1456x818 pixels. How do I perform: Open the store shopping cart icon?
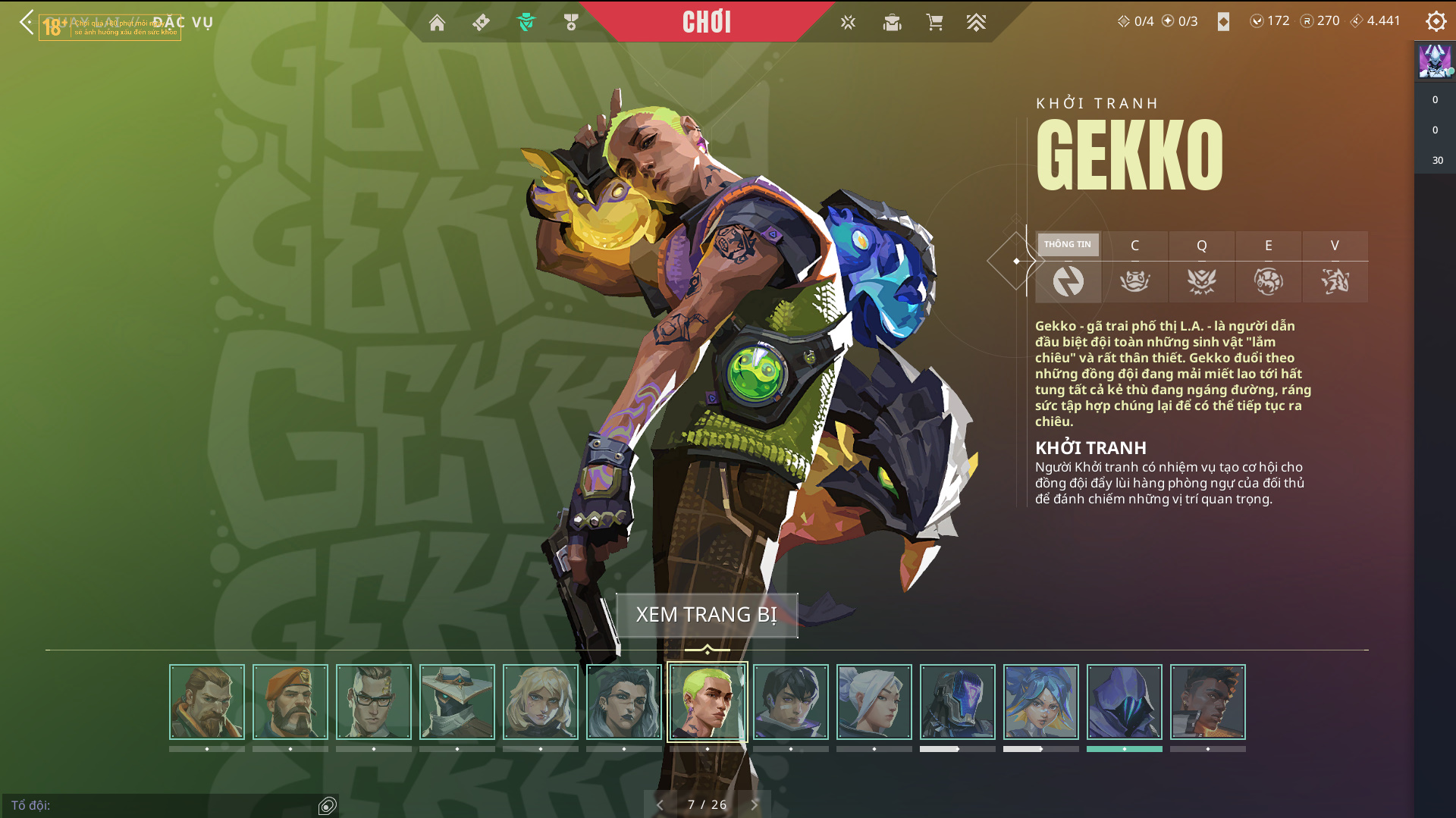click(x=934, y=23)
